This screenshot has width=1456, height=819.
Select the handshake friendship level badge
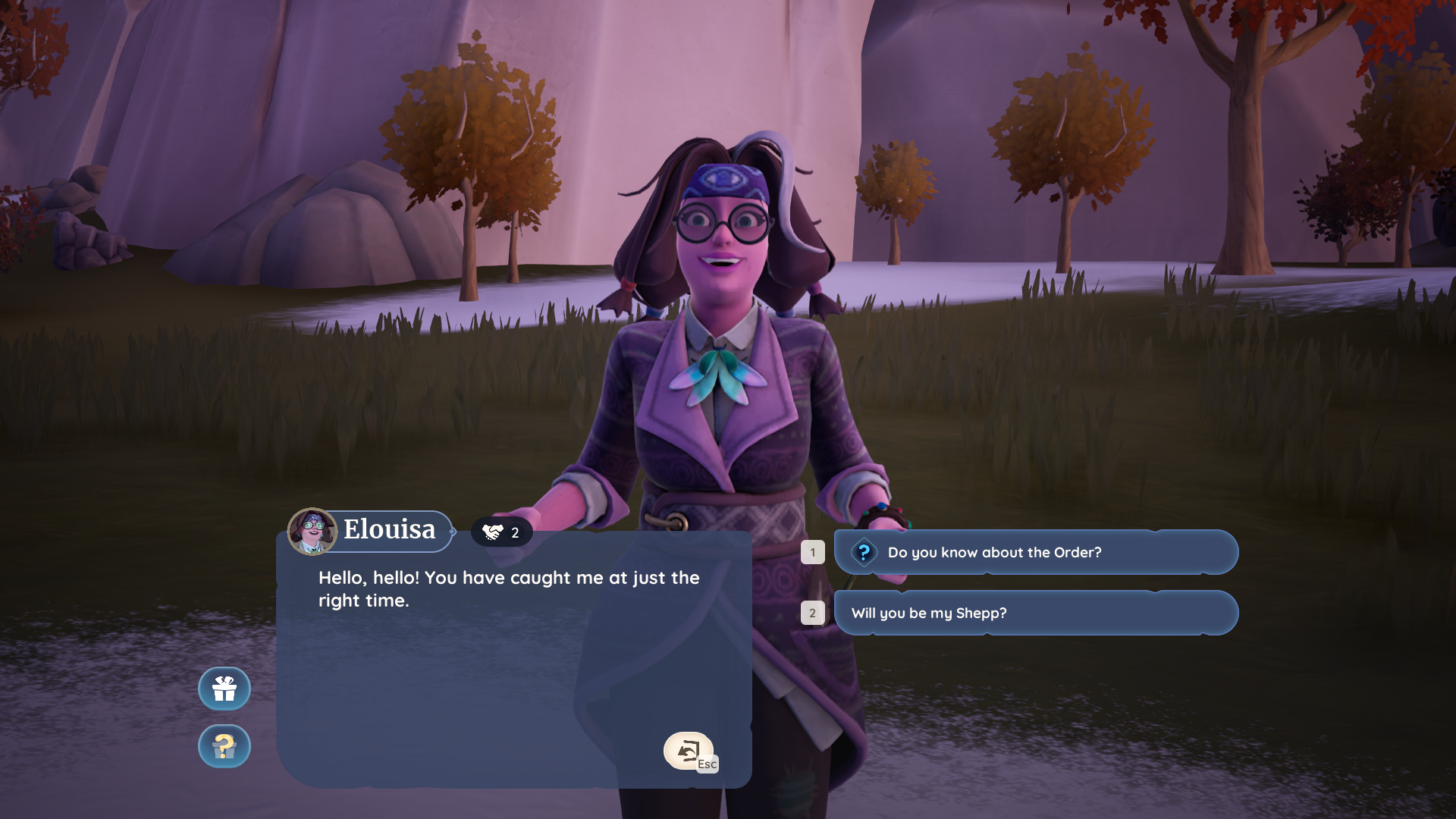pos(501,532)
